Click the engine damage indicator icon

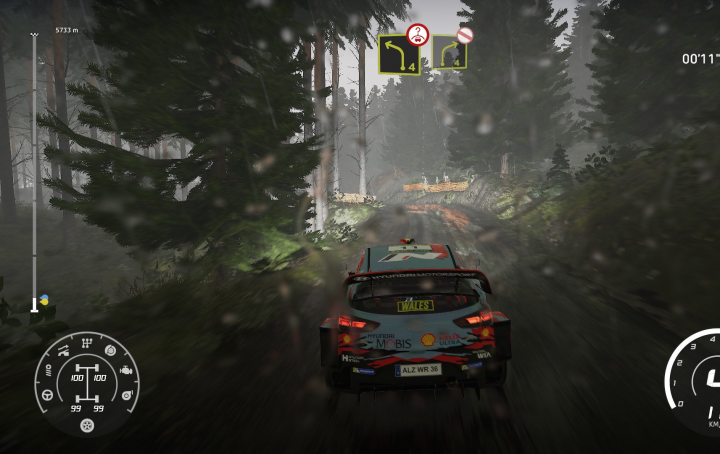point(127,372)
